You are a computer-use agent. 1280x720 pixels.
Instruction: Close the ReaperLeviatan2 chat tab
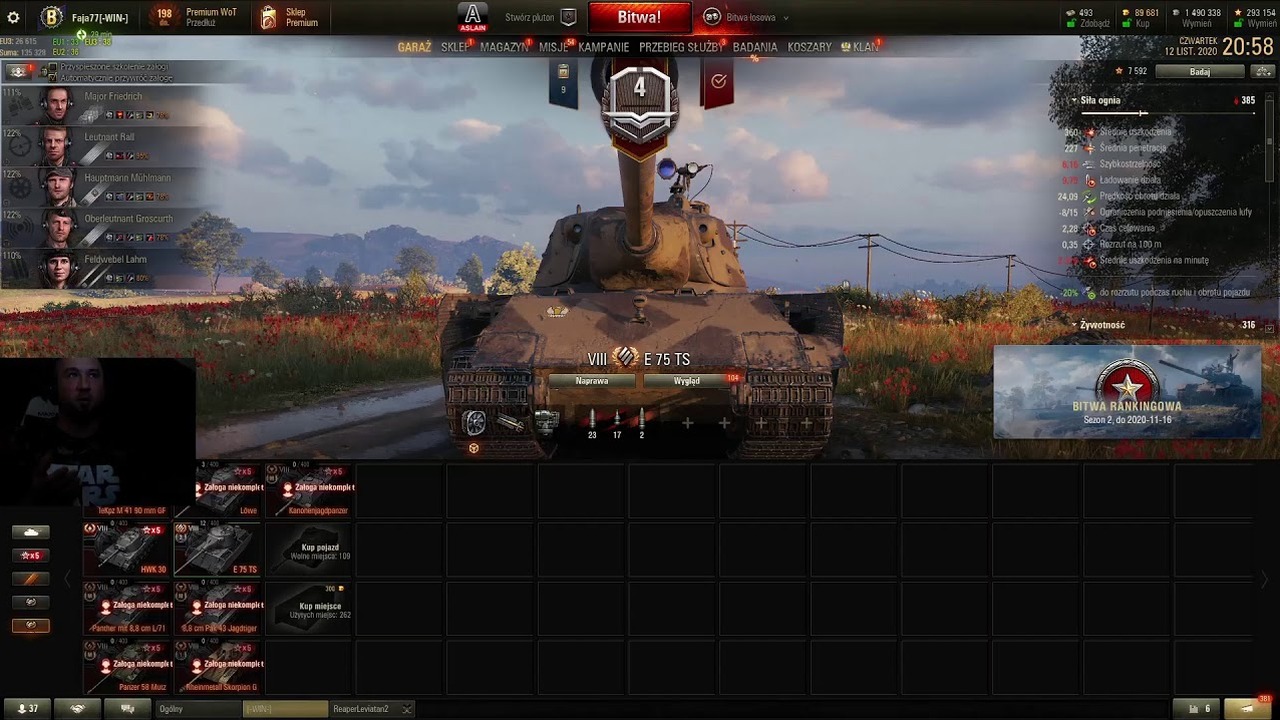406,709
